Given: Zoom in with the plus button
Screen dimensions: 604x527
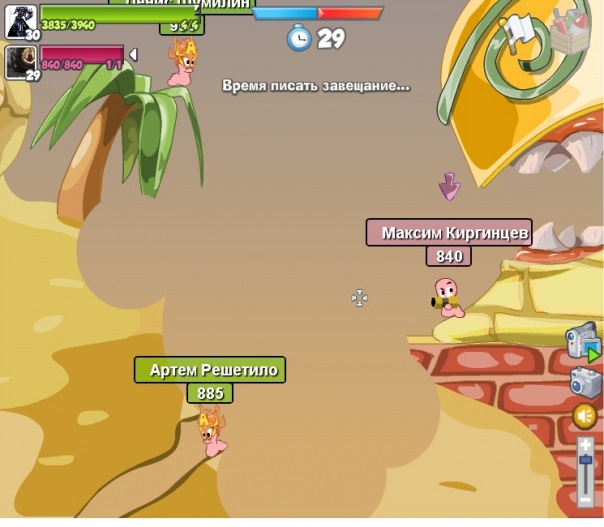Looking at the screenshot, I should (x=586, y=443).
